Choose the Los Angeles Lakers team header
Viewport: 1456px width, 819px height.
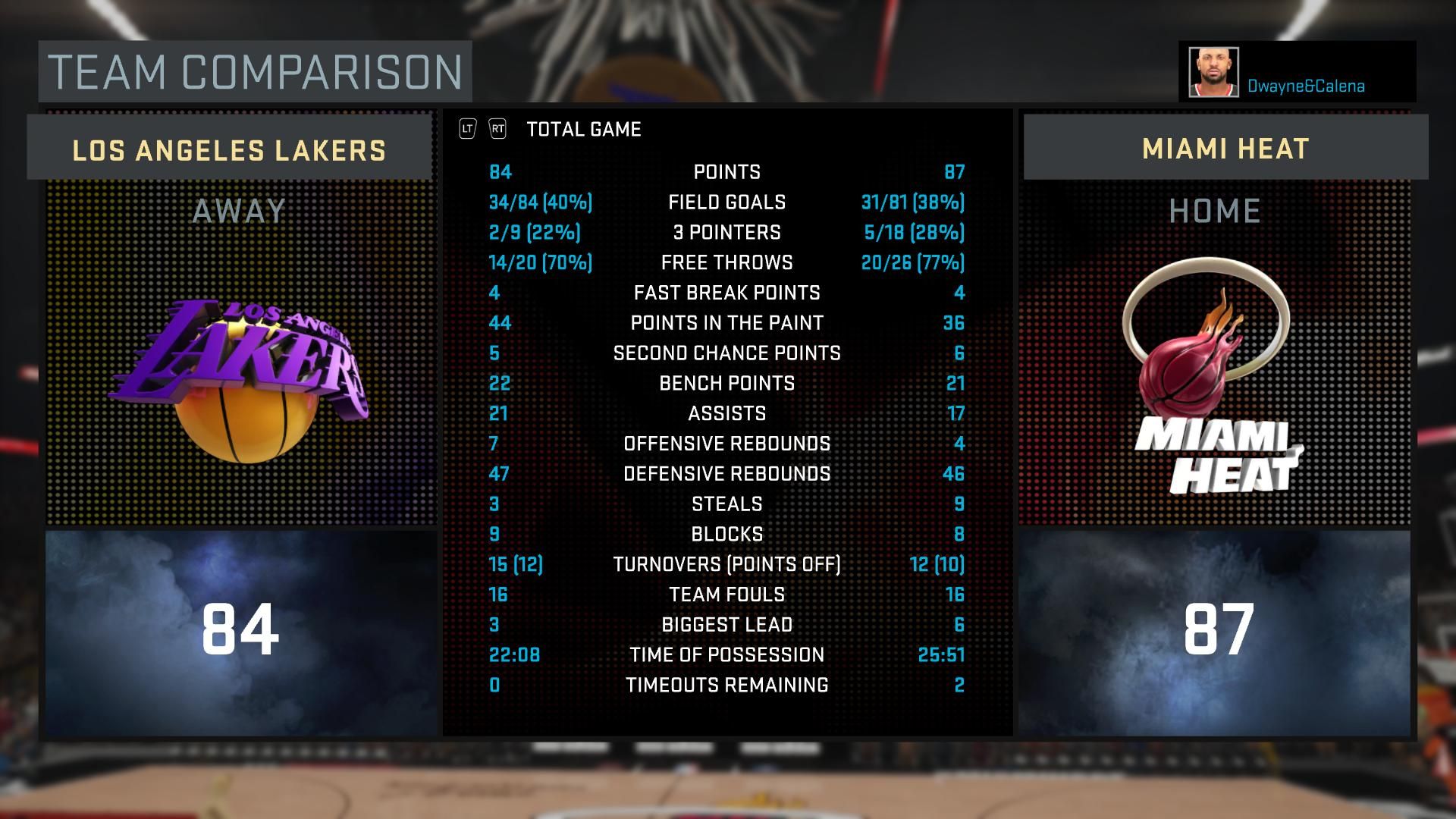pyautogui.click(x=229, y=149)
